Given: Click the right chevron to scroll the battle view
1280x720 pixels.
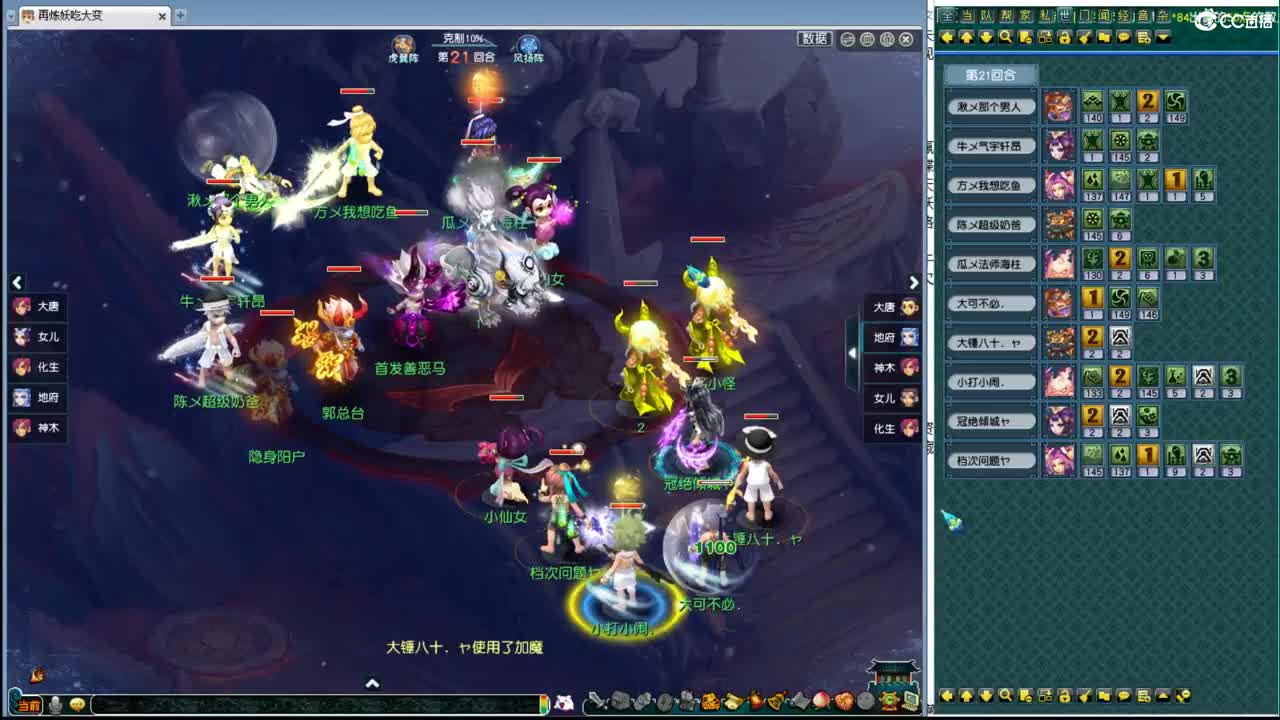Looking at the screenshot, I should pyautogui.click(x=914, y=283).
